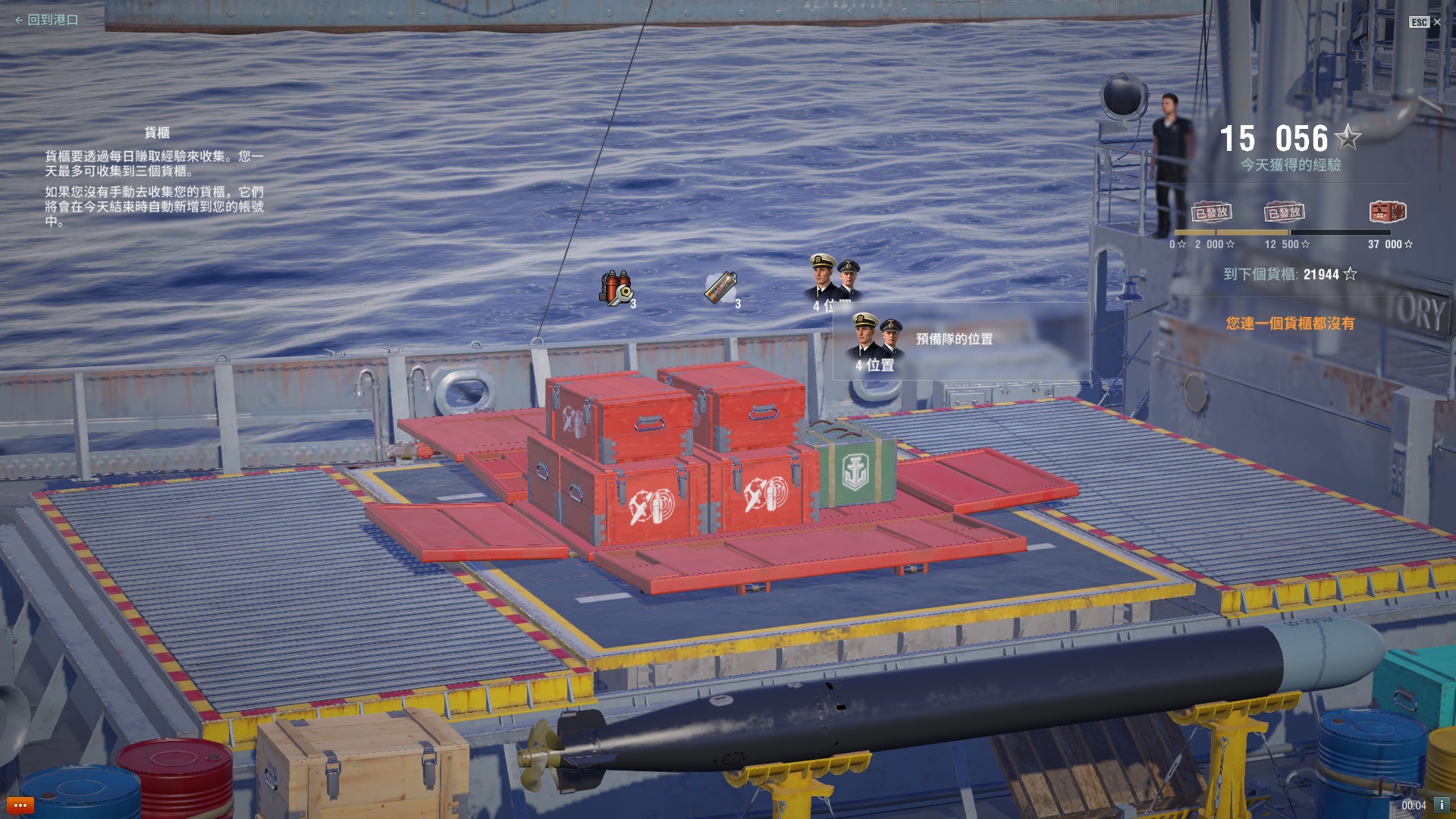Viewport: 1456px width, 819px height.
Task: Open the orange chat button
Action: tap(20, 805)
